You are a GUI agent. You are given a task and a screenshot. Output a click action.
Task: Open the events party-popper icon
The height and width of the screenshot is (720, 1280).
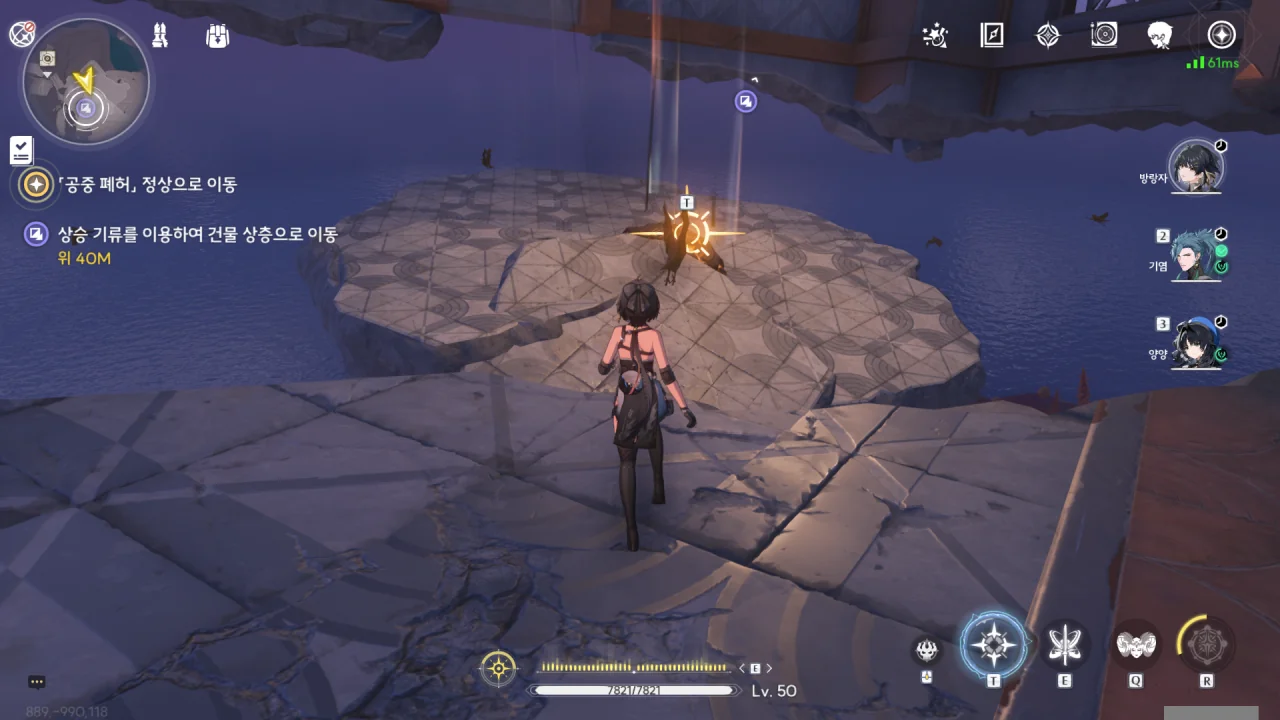click(935, 36)
